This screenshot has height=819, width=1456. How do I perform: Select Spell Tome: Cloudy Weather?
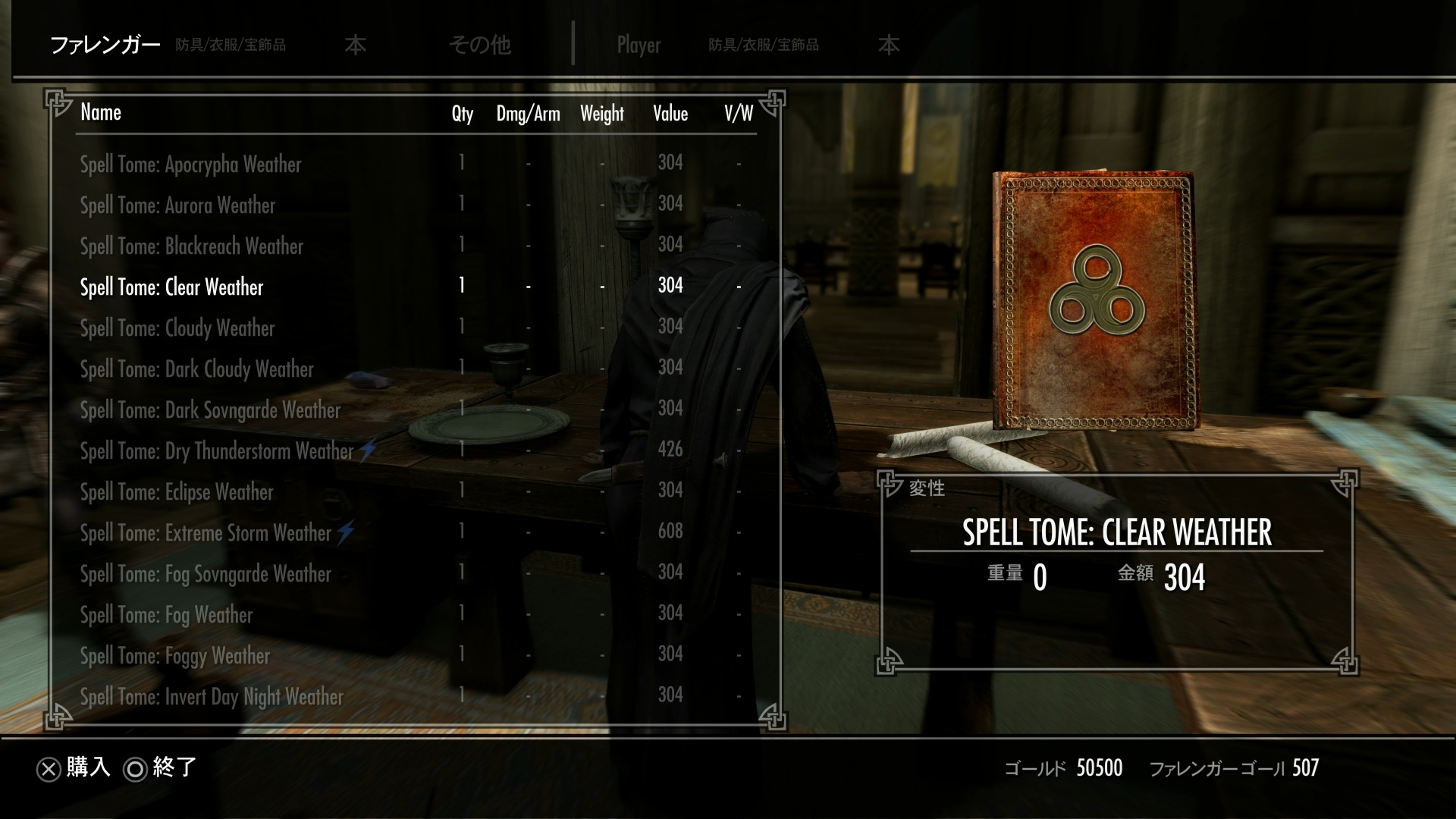(178, 328)
